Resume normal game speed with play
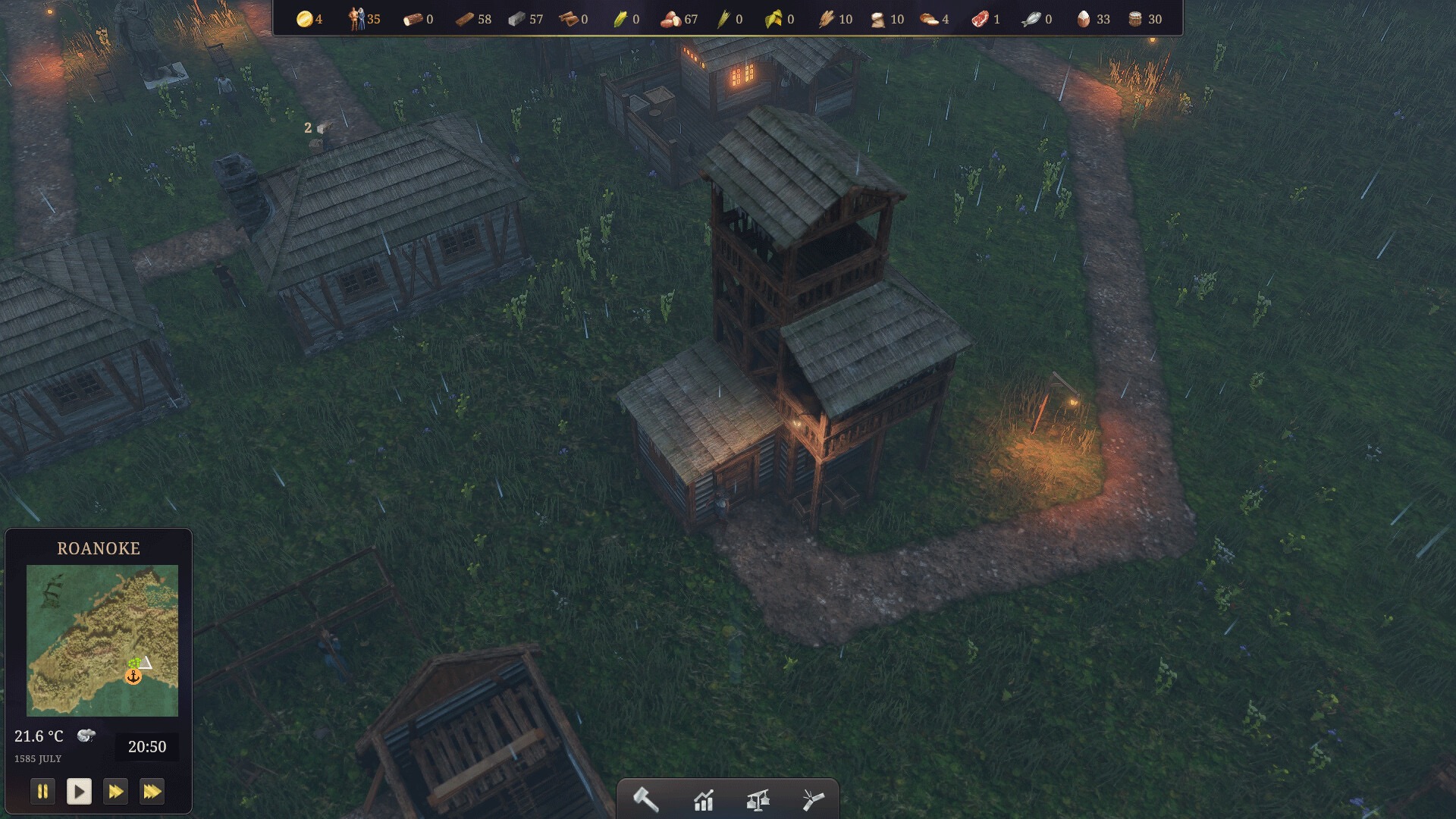 [x=80, y=791]
